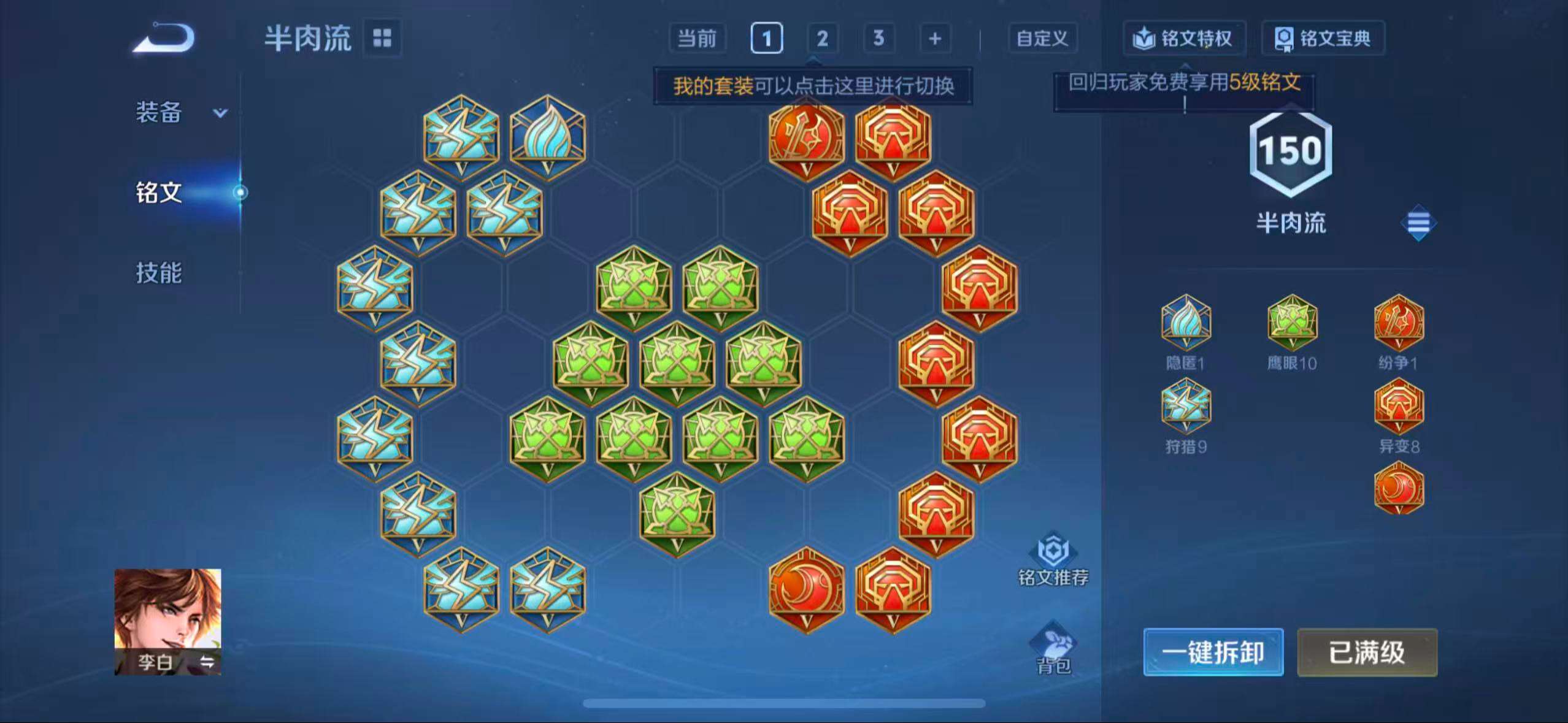Open the 铭文特权 privilege panel
1568x723 pixels.
(x=1184, y=38)
